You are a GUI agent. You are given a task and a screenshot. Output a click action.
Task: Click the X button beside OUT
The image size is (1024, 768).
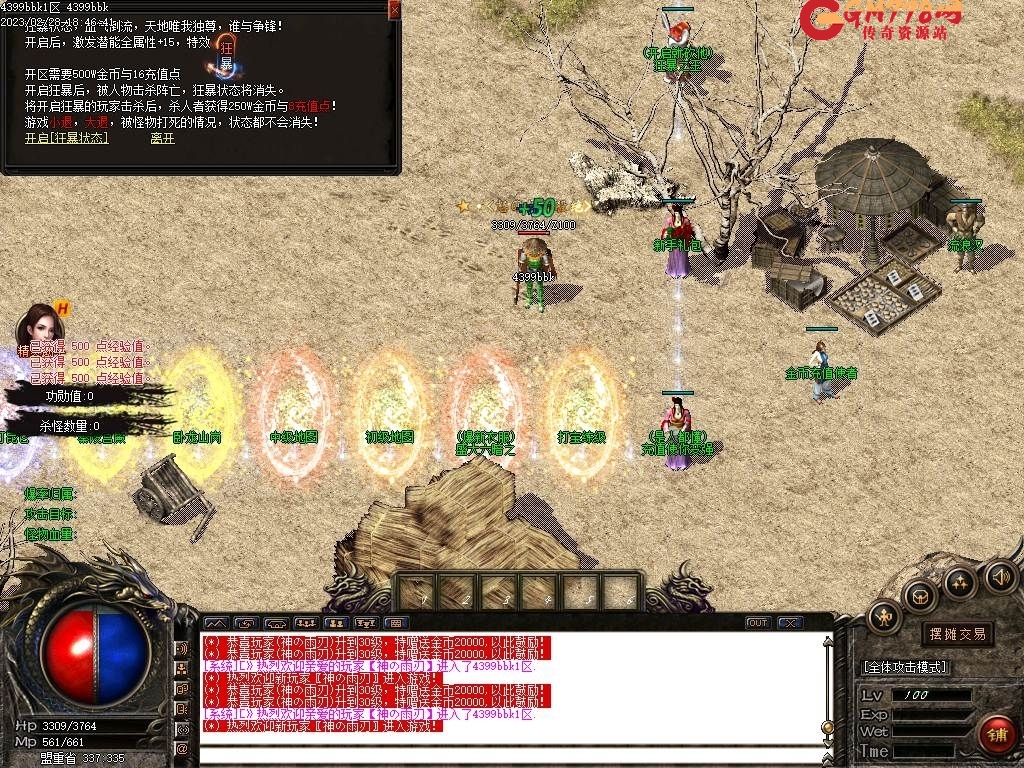coord(790,623)
